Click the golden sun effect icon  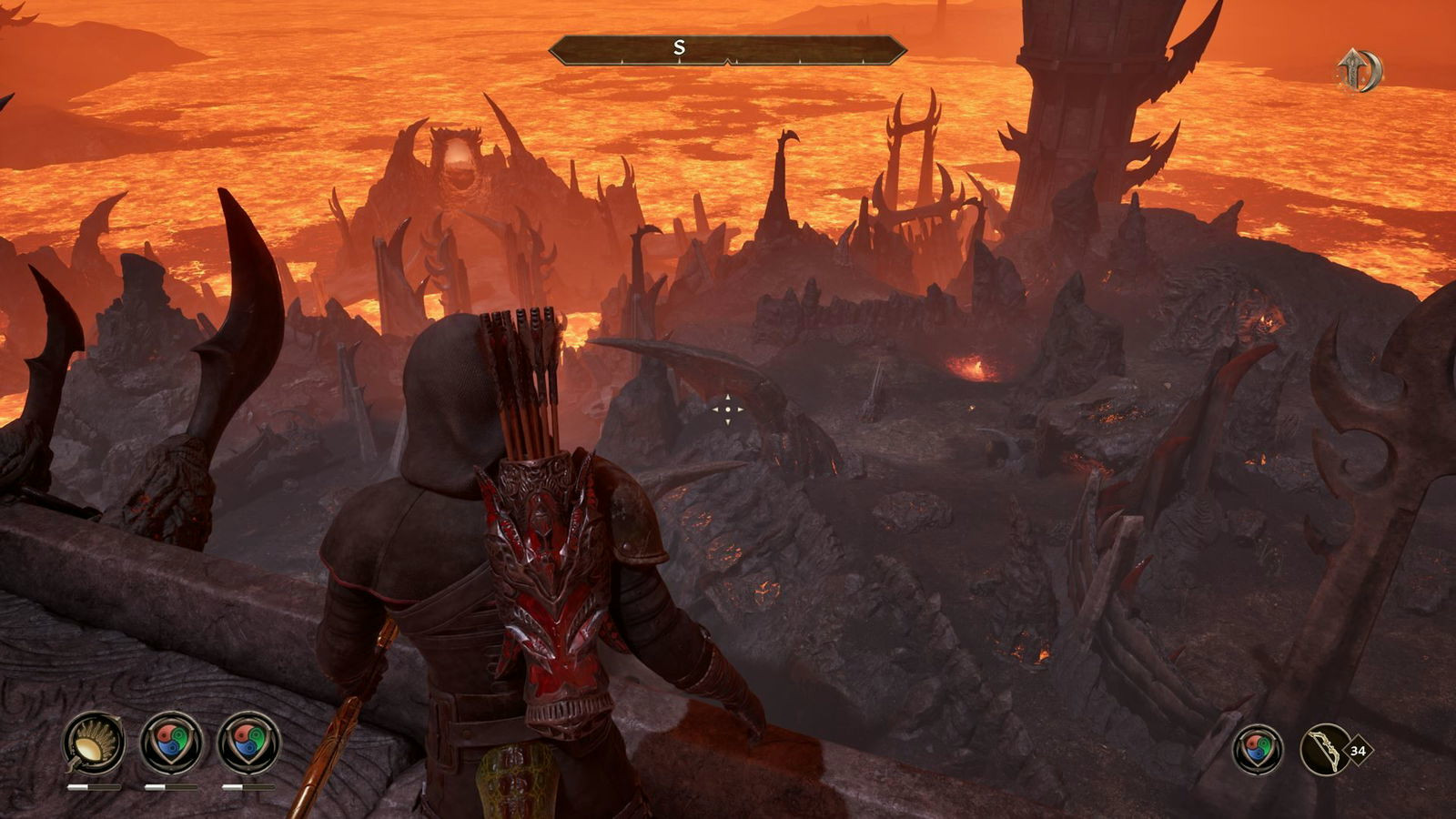(x=94, y=743)
